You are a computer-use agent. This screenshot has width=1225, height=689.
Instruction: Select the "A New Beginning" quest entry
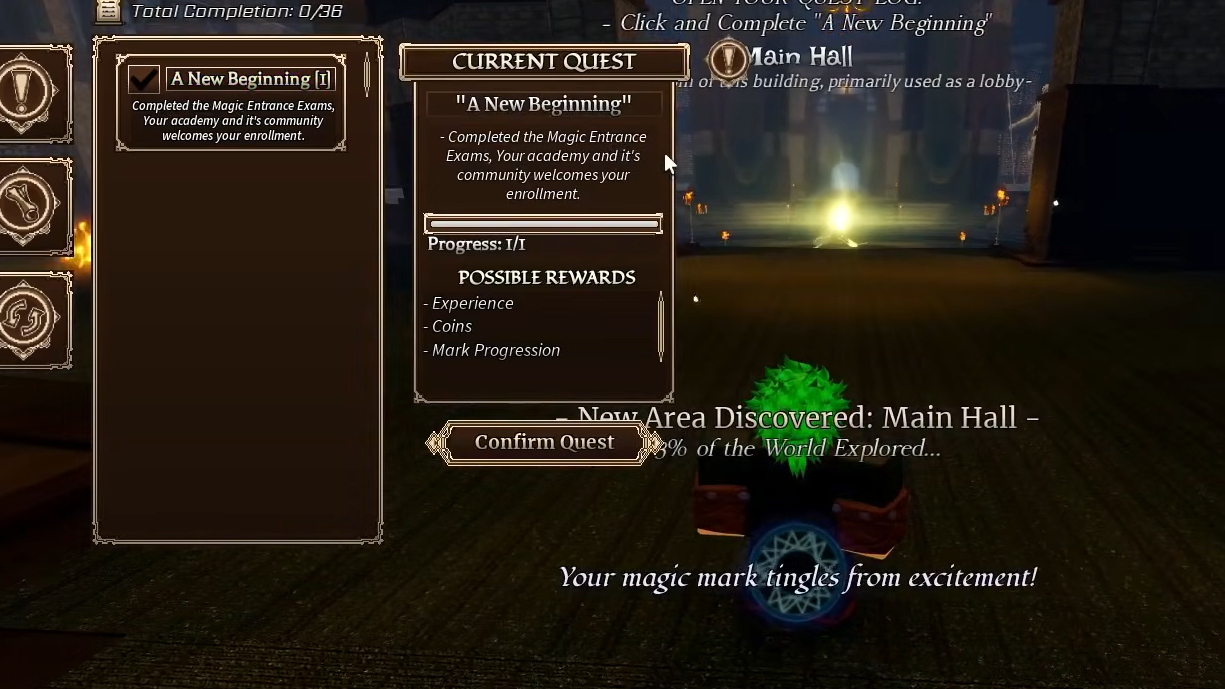click(250, 79)
